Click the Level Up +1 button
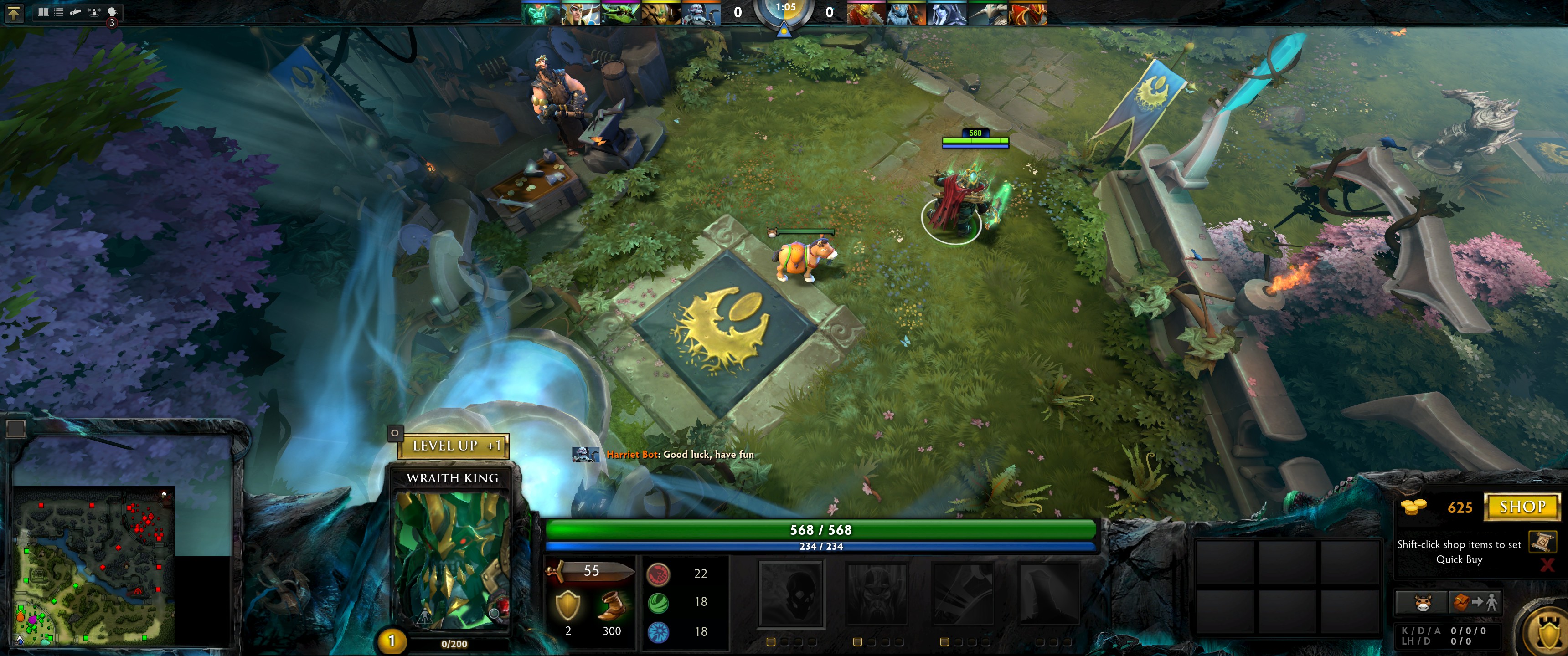The height and width of the screenshot is (656, 1568). [454, 446]
